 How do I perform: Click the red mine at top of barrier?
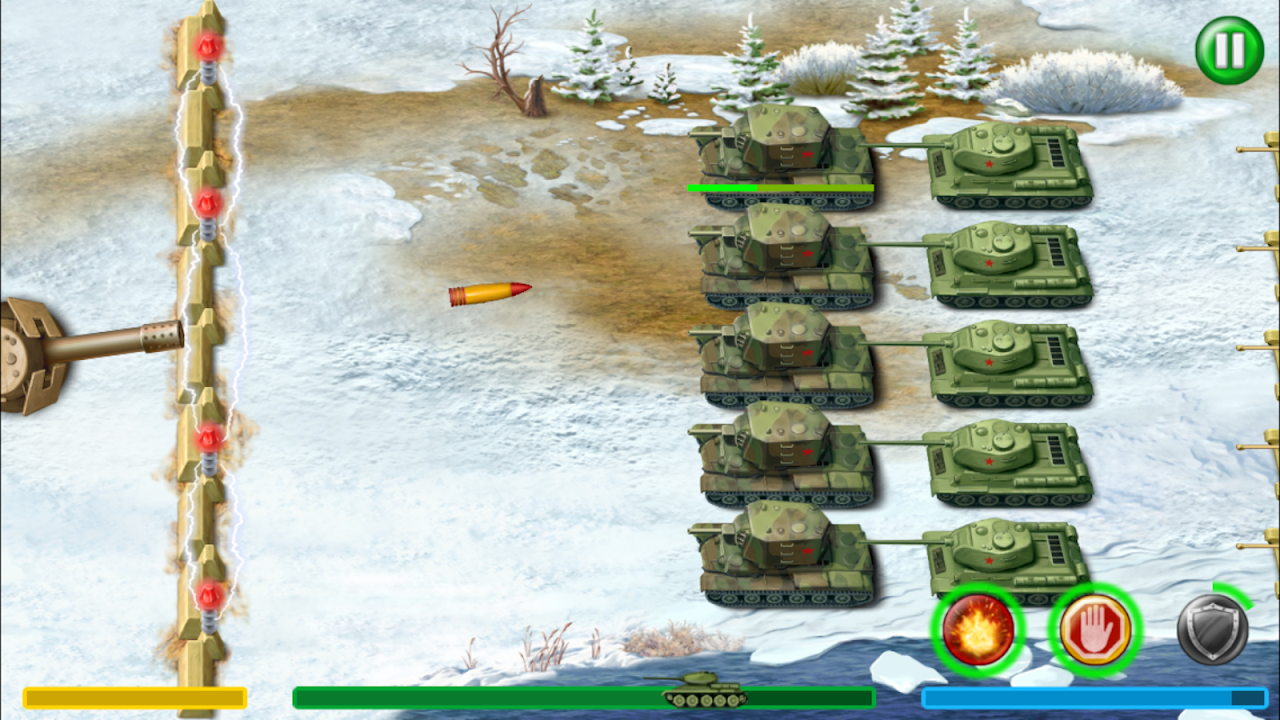pyautogui.click(x=207, y=46)
